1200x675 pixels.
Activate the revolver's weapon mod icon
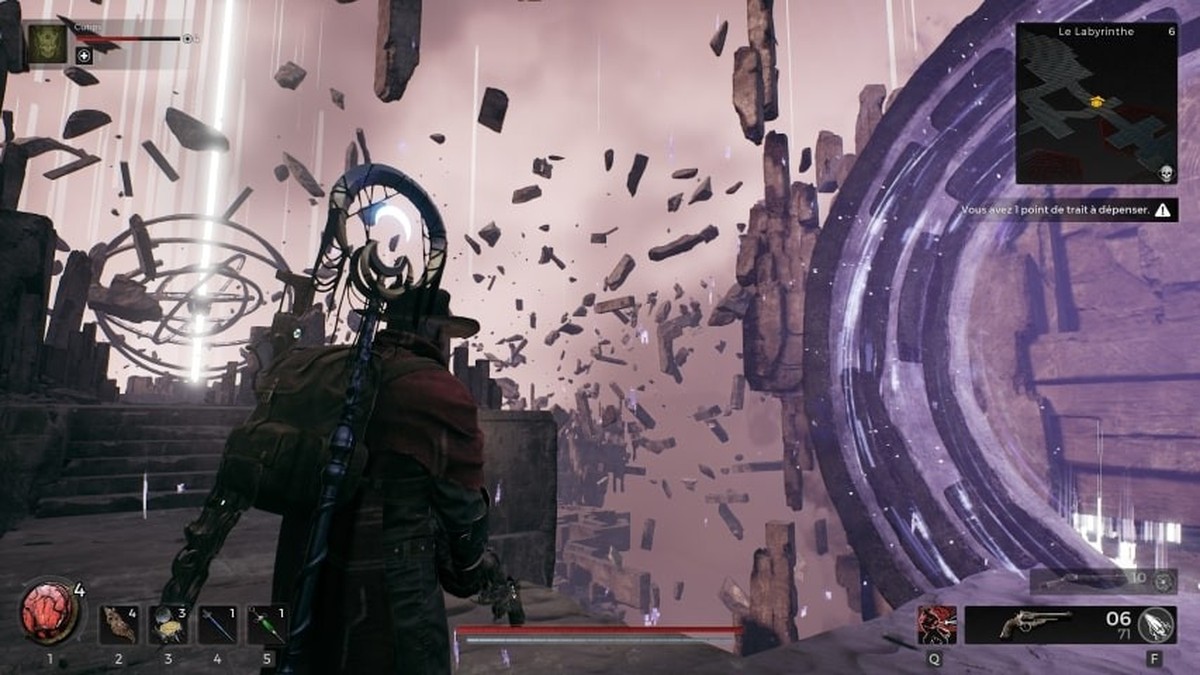(x=1157, y=624)
